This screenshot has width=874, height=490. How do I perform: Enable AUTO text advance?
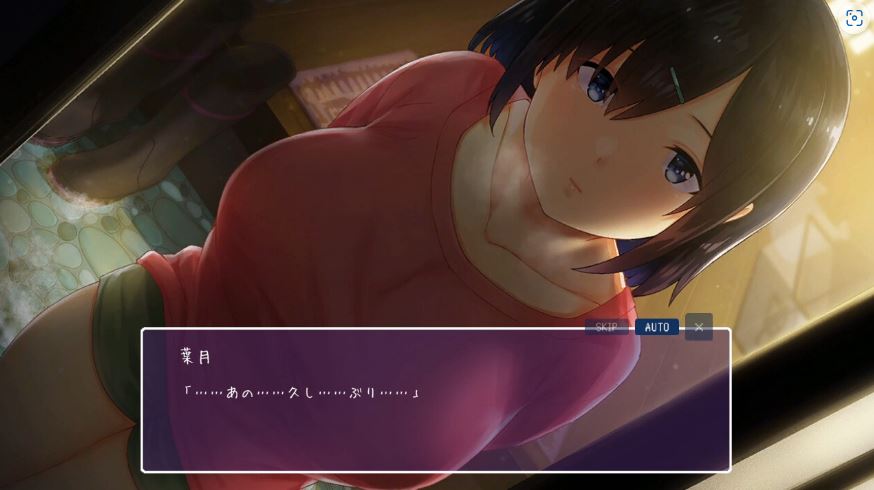pyautogui.click(x=657, y=327)
